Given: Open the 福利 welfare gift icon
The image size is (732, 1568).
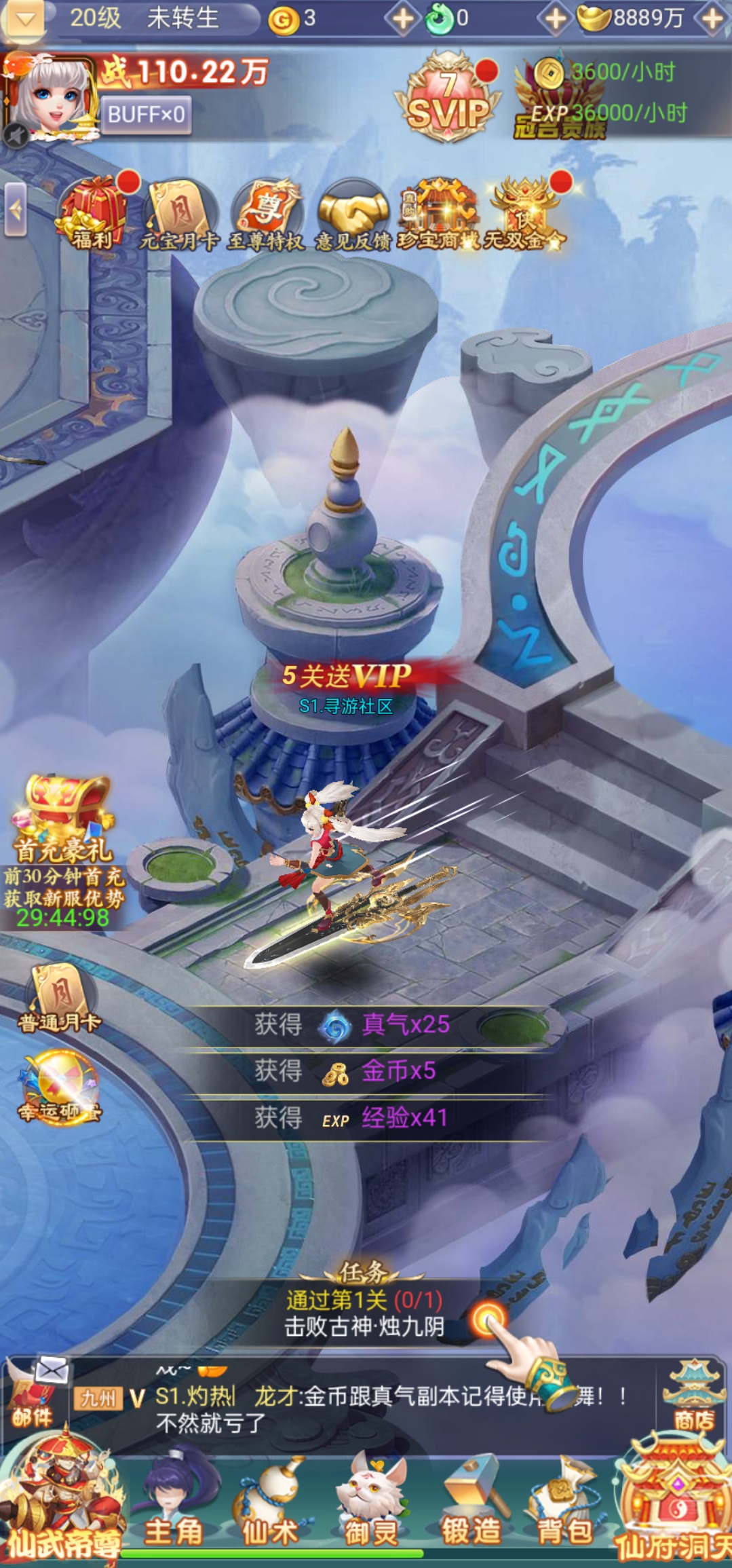Looking at the screenshot, I should [93, 212].
